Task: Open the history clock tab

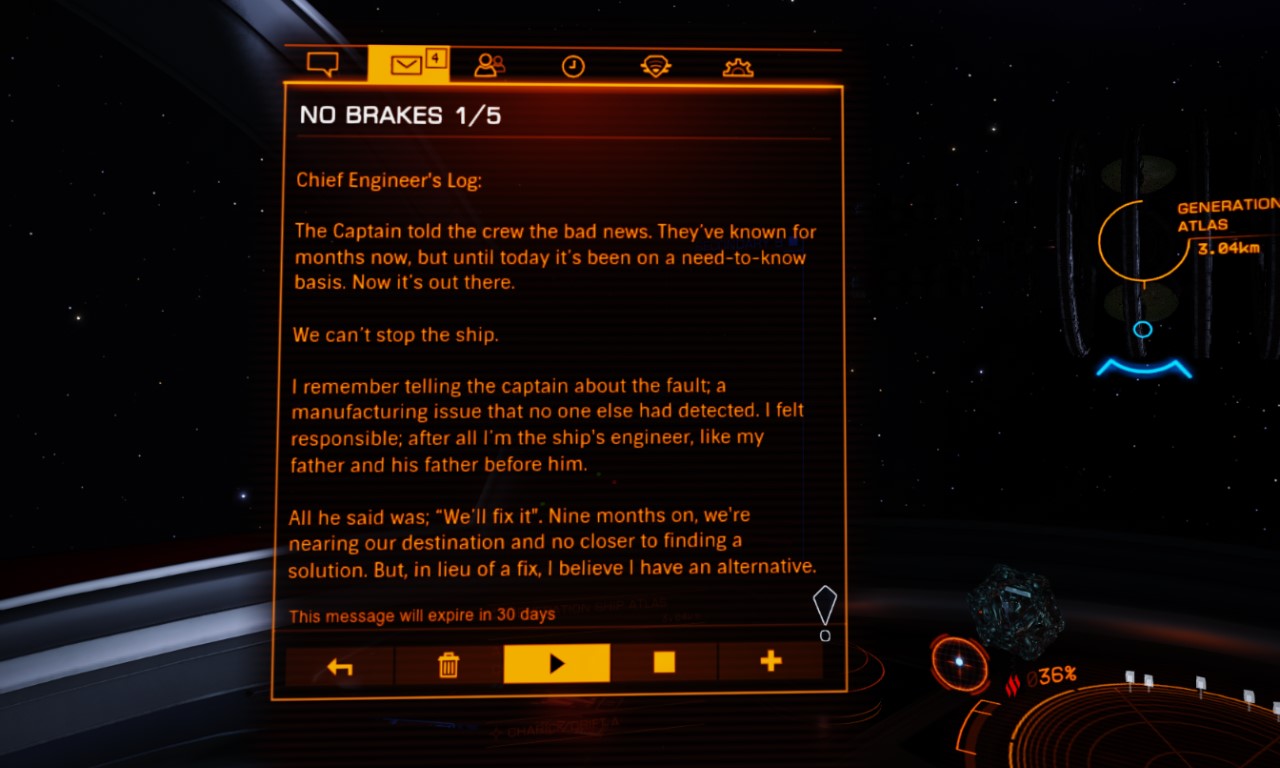Action: (x=573, y=67)
